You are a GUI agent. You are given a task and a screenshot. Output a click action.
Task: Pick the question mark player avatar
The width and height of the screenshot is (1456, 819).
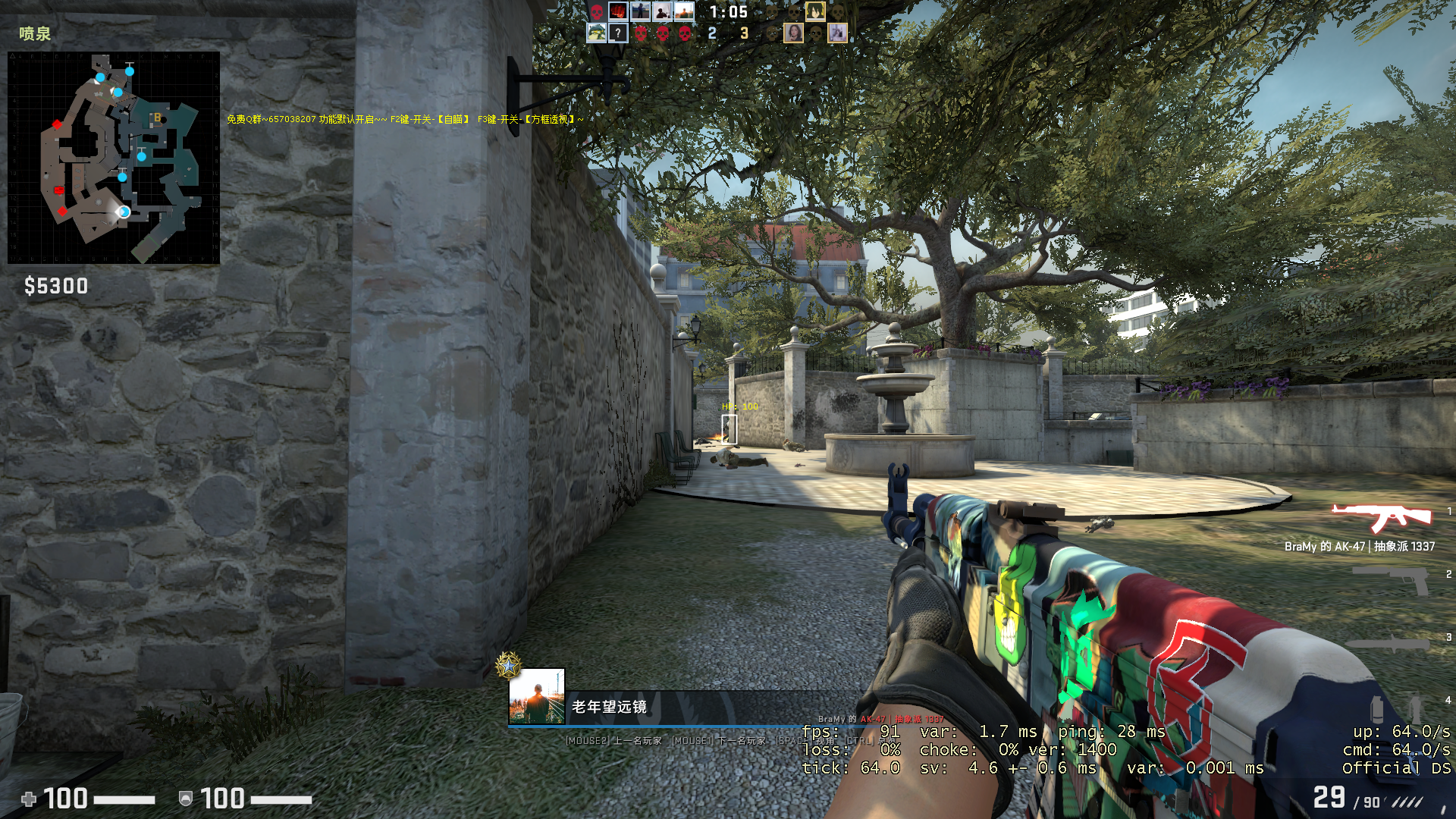click(618, 33)
